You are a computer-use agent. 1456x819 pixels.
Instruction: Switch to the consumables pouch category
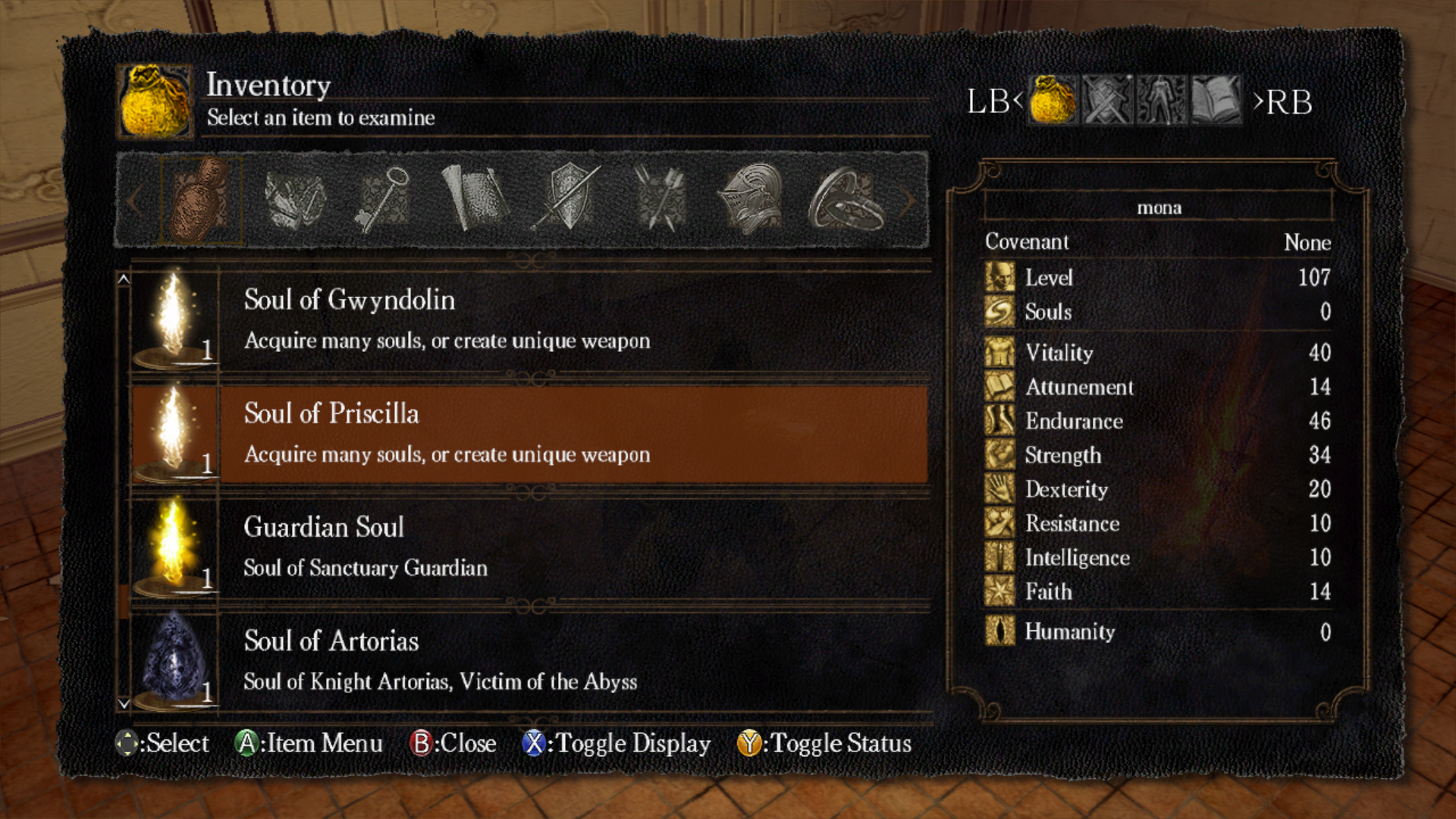(x=200, y=200)
